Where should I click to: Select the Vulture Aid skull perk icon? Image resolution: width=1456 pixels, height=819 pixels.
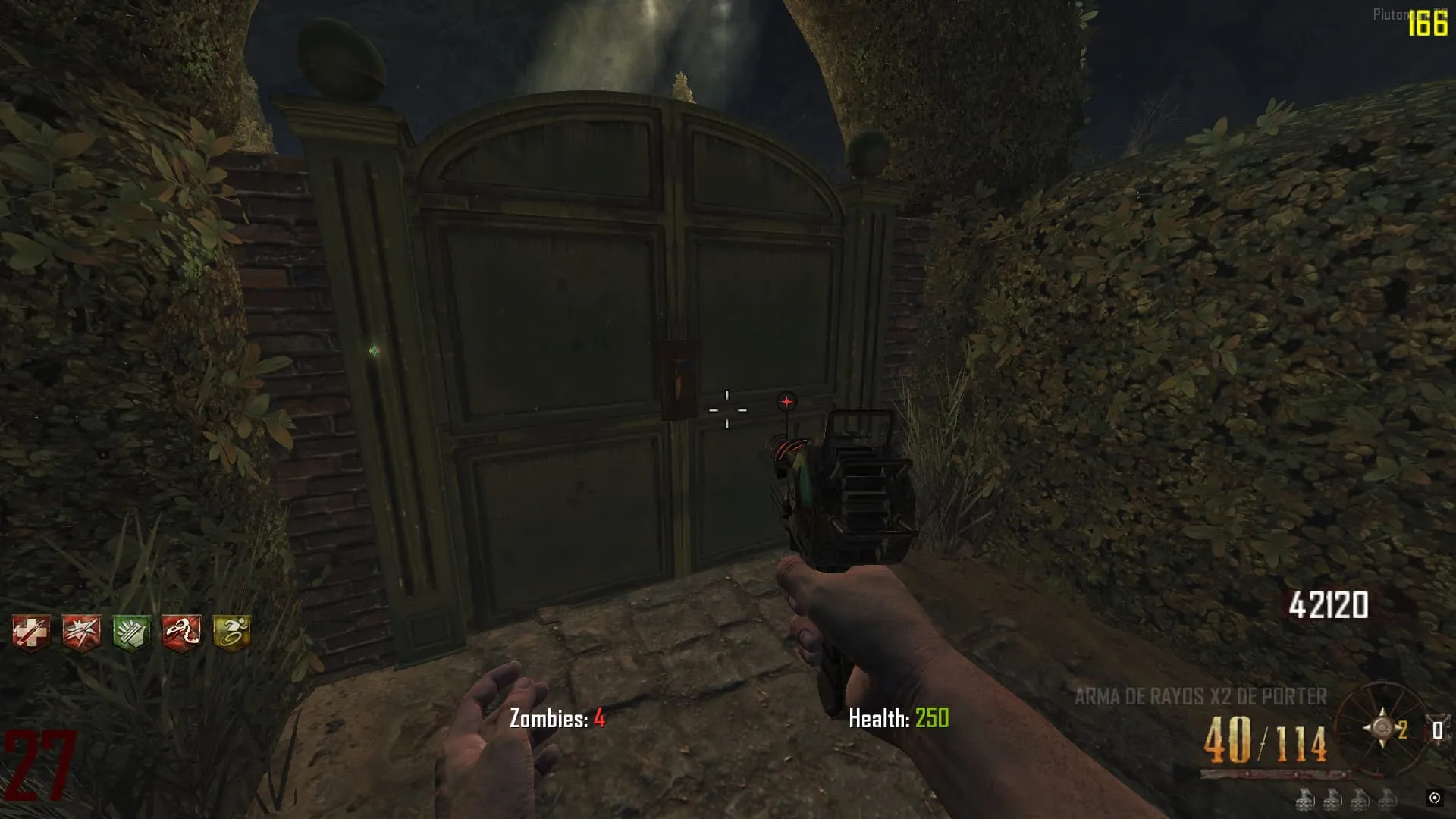pyautogui.click(x=181, y=632)
